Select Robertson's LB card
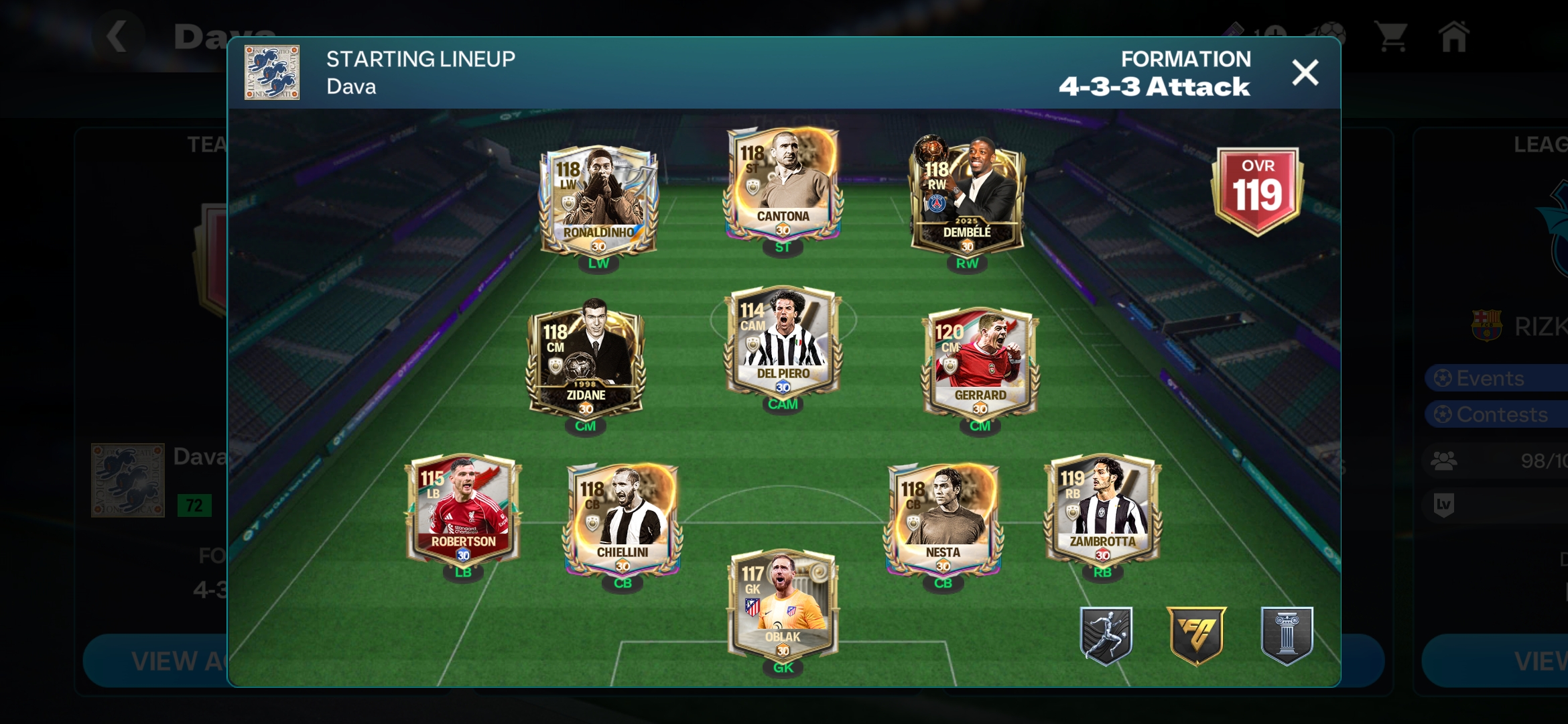Screen dimensions: 1568x724 click(463, 509)
